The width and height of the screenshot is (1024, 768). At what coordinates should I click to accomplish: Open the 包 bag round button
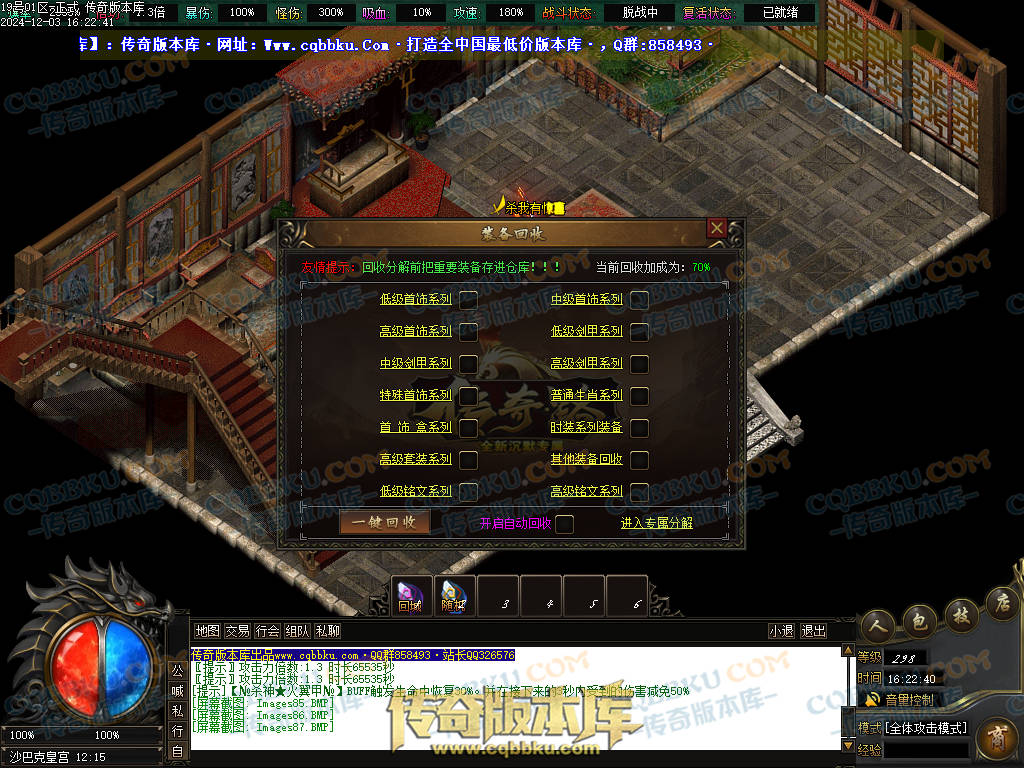[x=919, y=621]
